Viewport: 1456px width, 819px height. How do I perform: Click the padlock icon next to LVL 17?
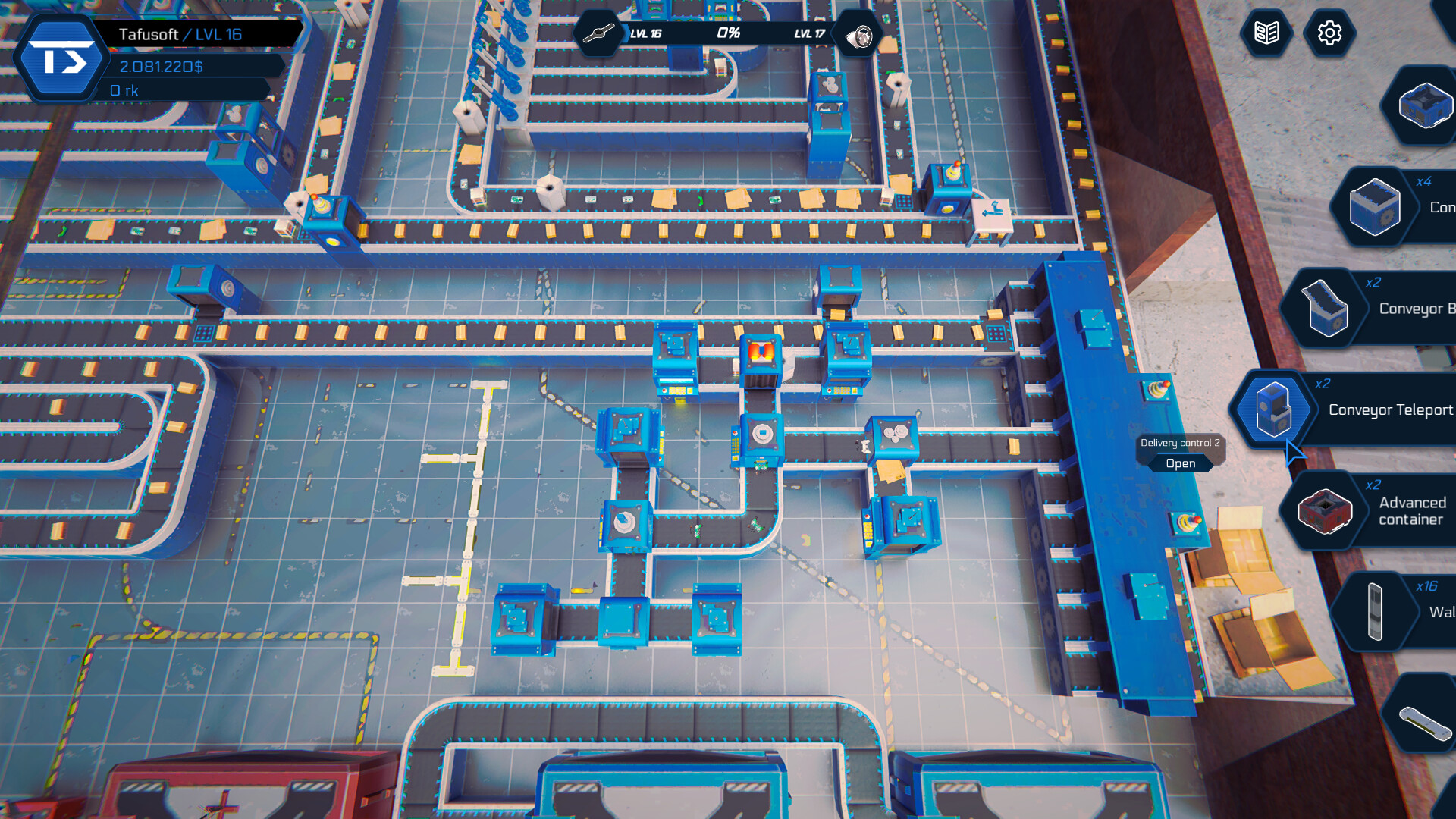pyautogui.click(x=859, y=33)
